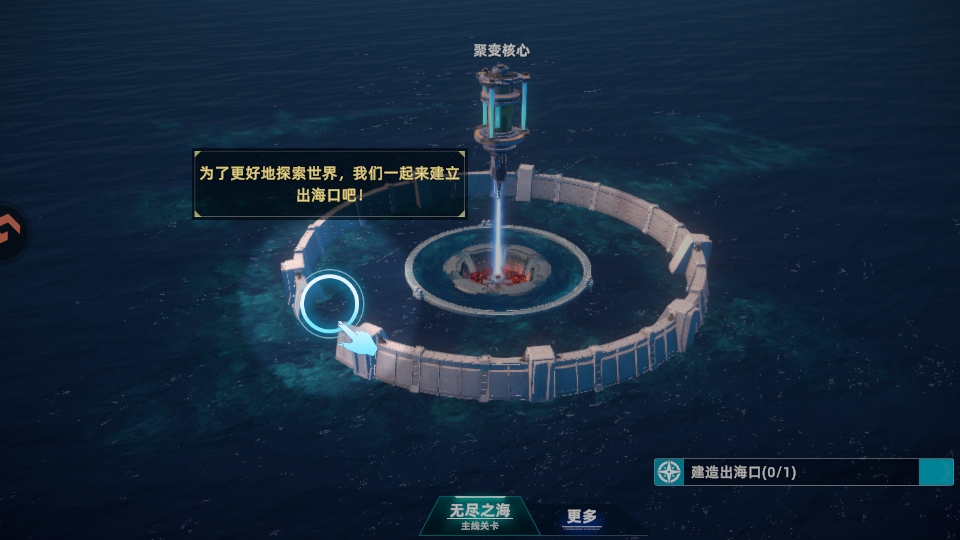Tap the glowing circle build-spot marker
The image size is (960, 540).
click(331, 301)
